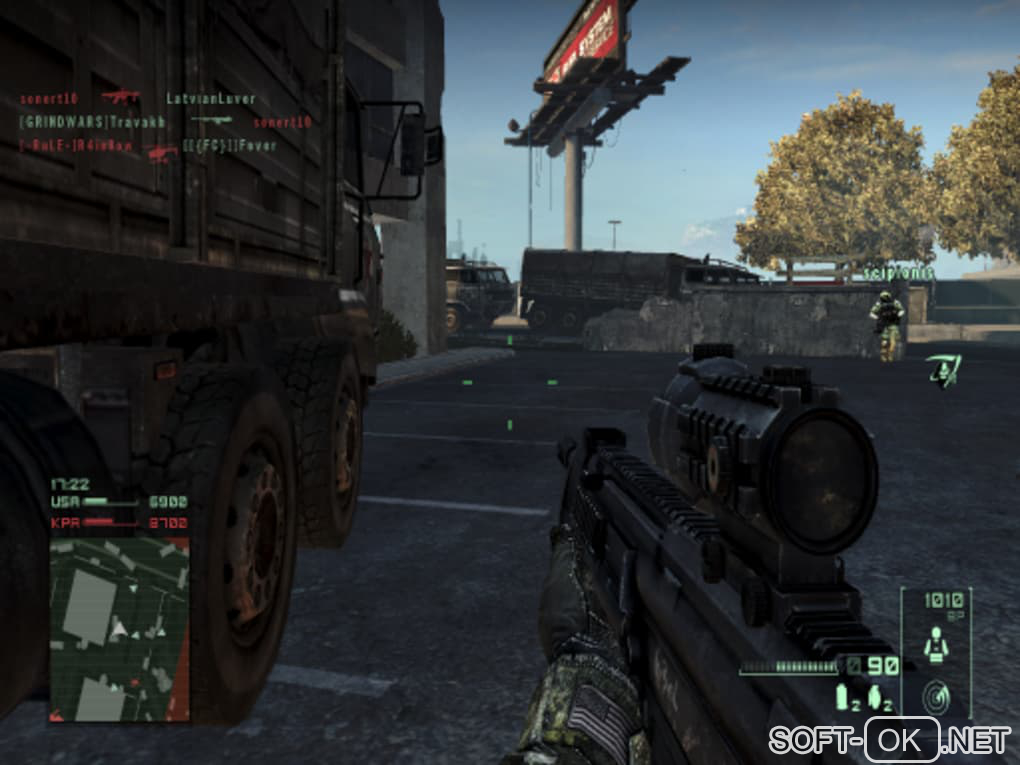This screenshot has width=1020, height=765.
Task: Click the minimap
Action: click(119, 628)
